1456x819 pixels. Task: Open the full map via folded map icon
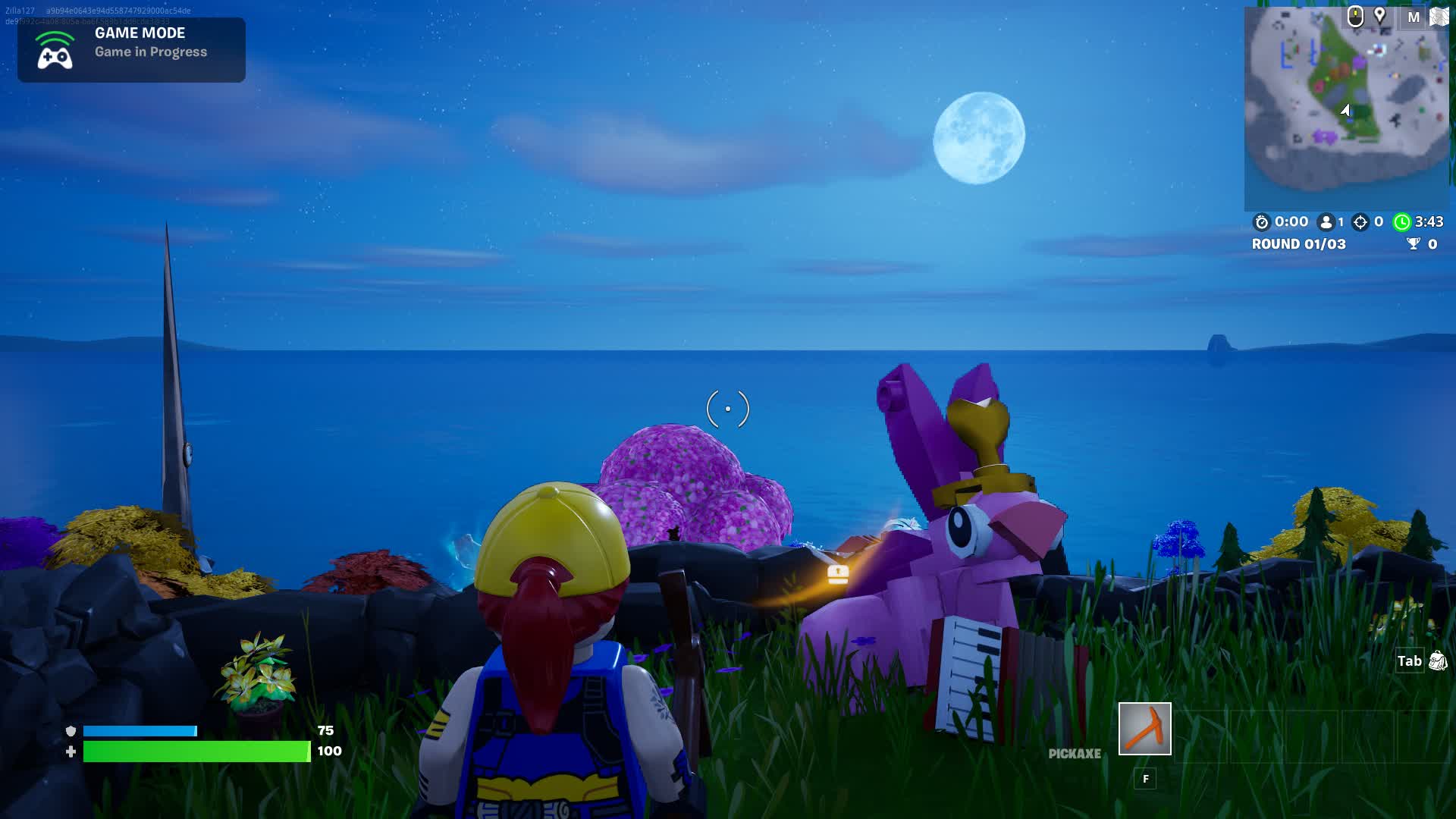1439,17
